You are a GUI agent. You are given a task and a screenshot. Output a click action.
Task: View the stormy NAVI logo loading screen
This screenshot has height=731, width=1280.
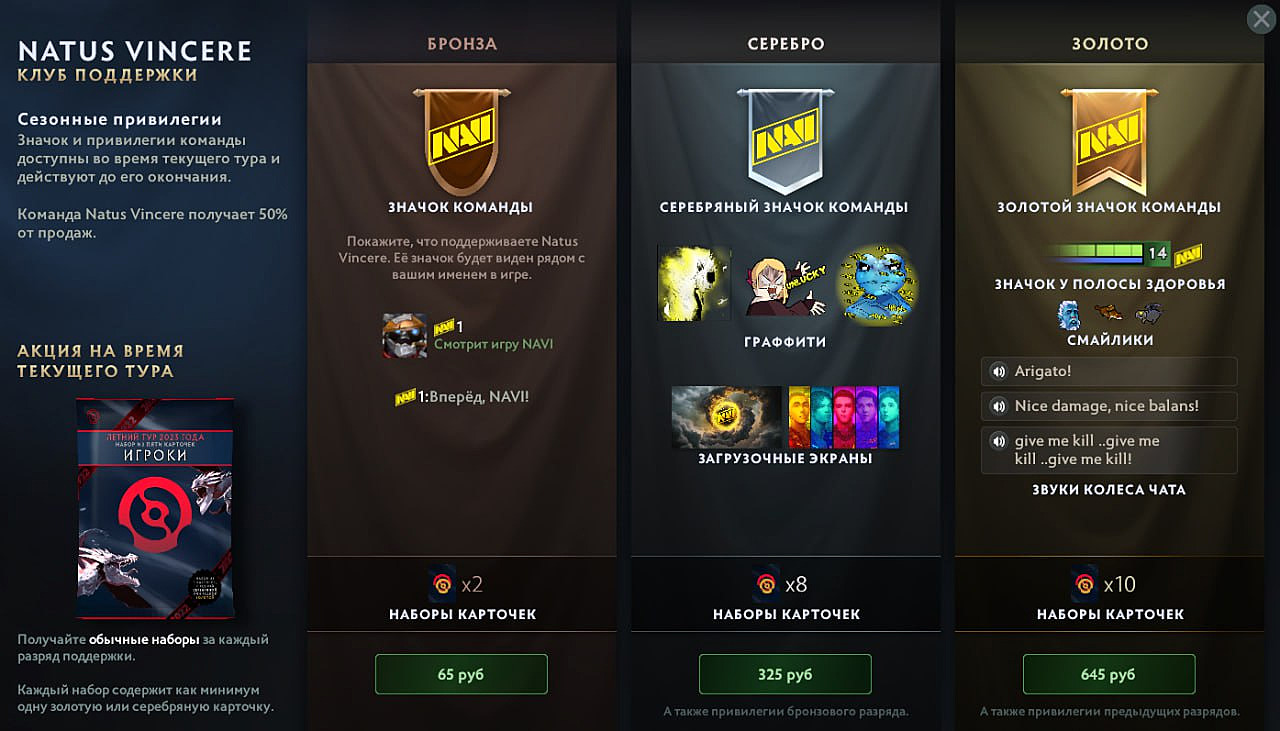click(x=726, y=416)
